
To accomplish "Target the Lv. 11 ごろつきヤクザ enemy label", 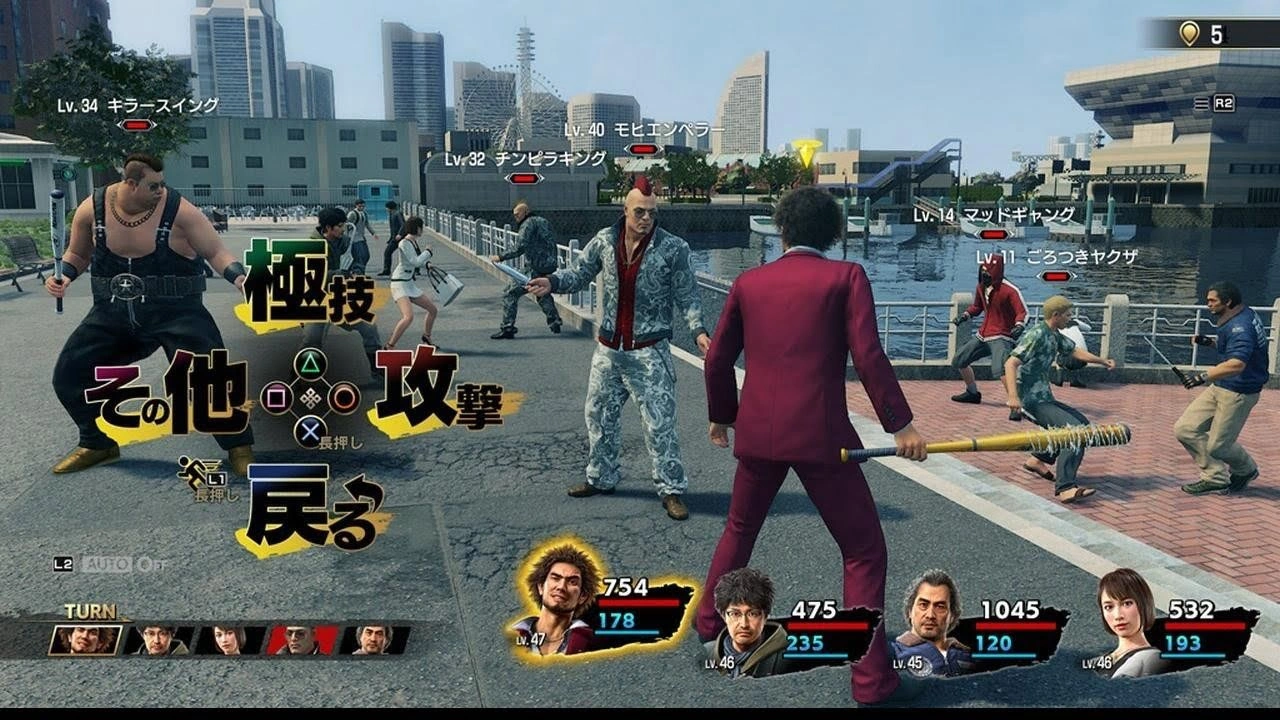I will (x=1056, y=258).
